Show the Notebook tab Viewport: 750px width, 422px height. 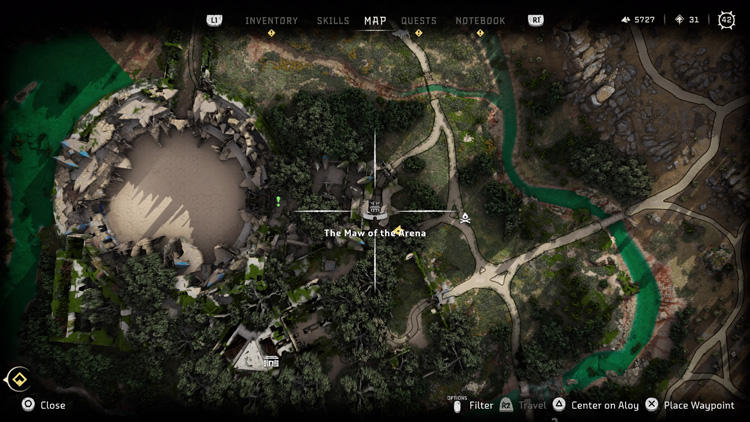(480, 21)
